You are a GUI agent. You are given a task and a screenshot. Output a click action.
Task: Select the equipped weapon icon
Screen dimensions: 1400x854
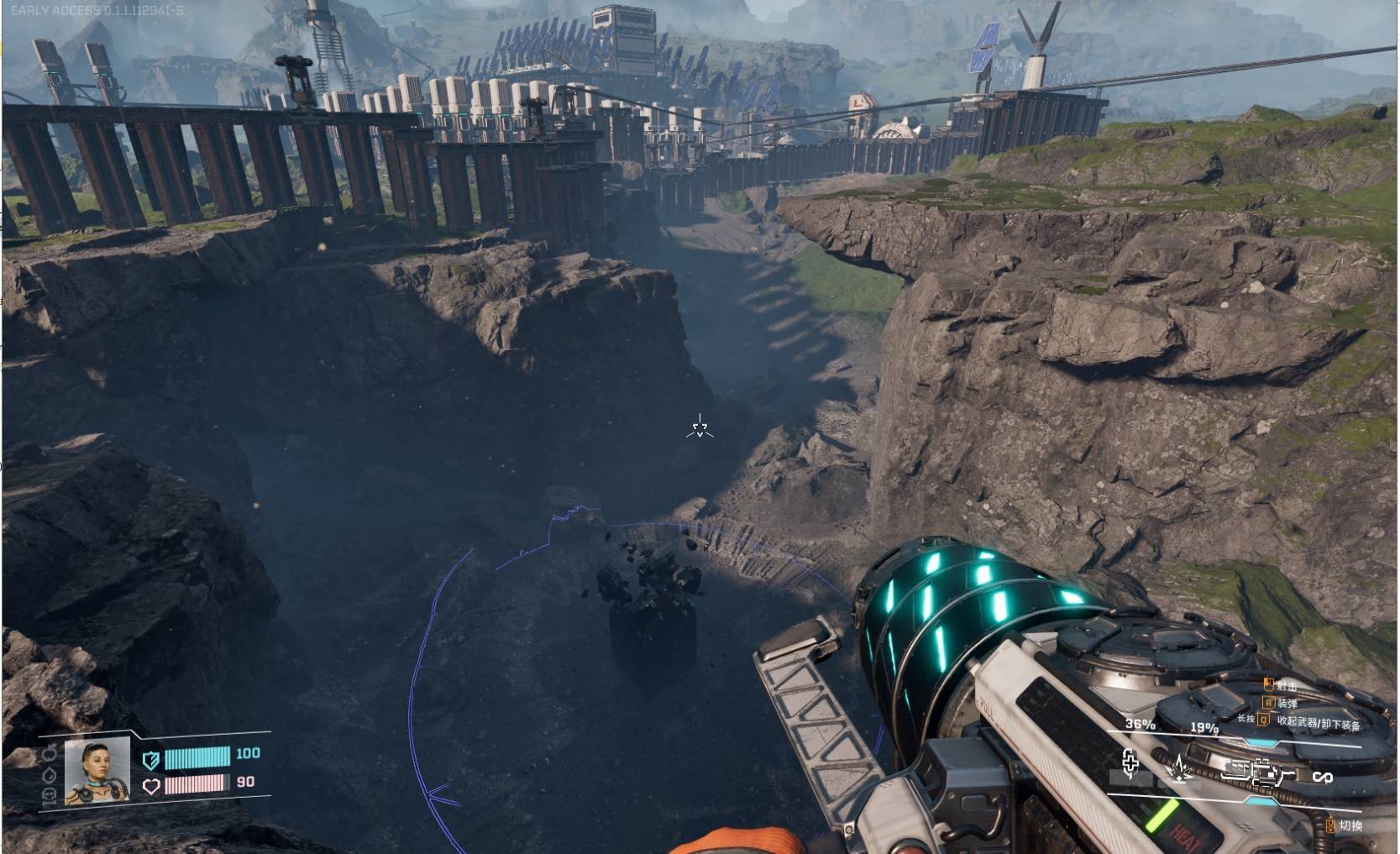pos(1259,771)
